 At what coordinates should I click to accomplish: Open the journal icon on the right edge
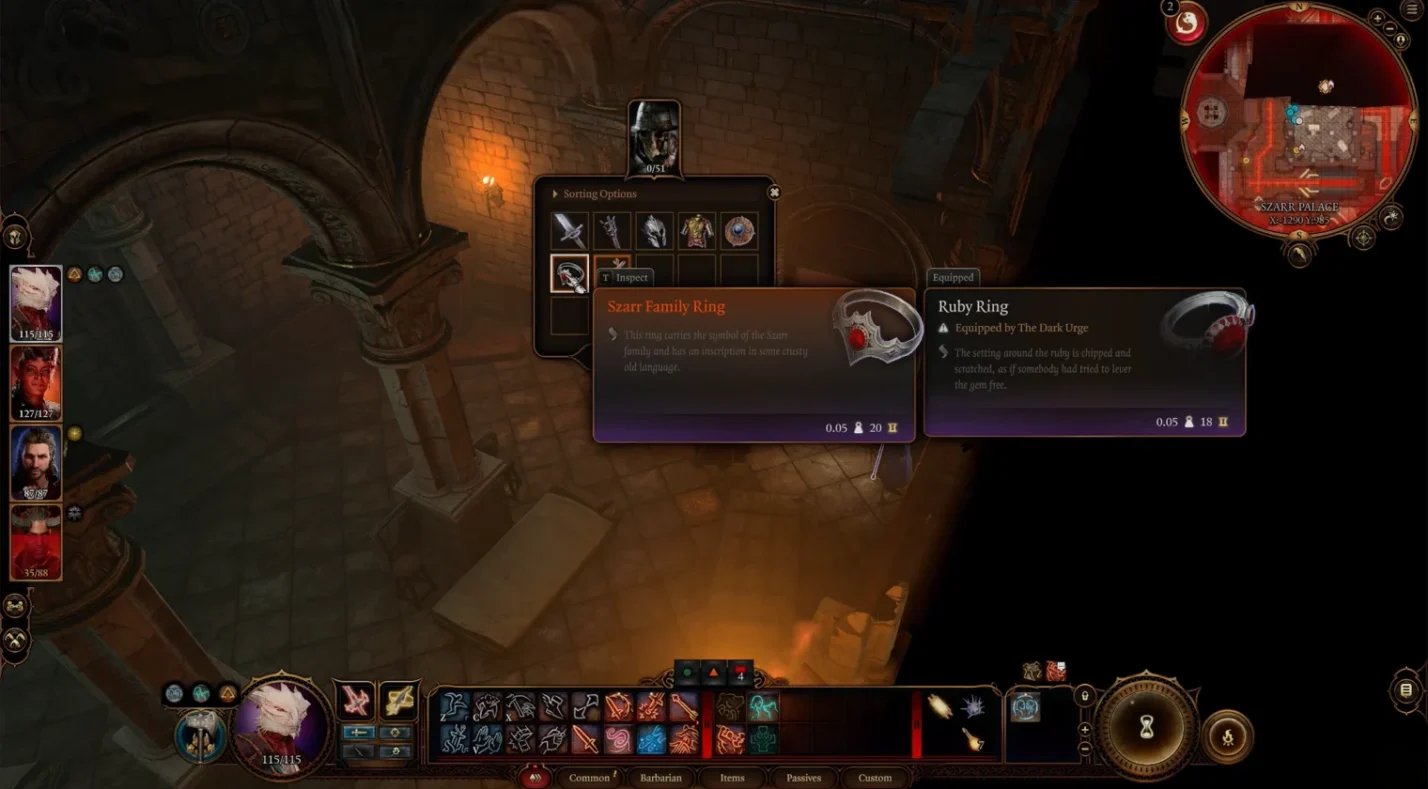[1406, 690]
